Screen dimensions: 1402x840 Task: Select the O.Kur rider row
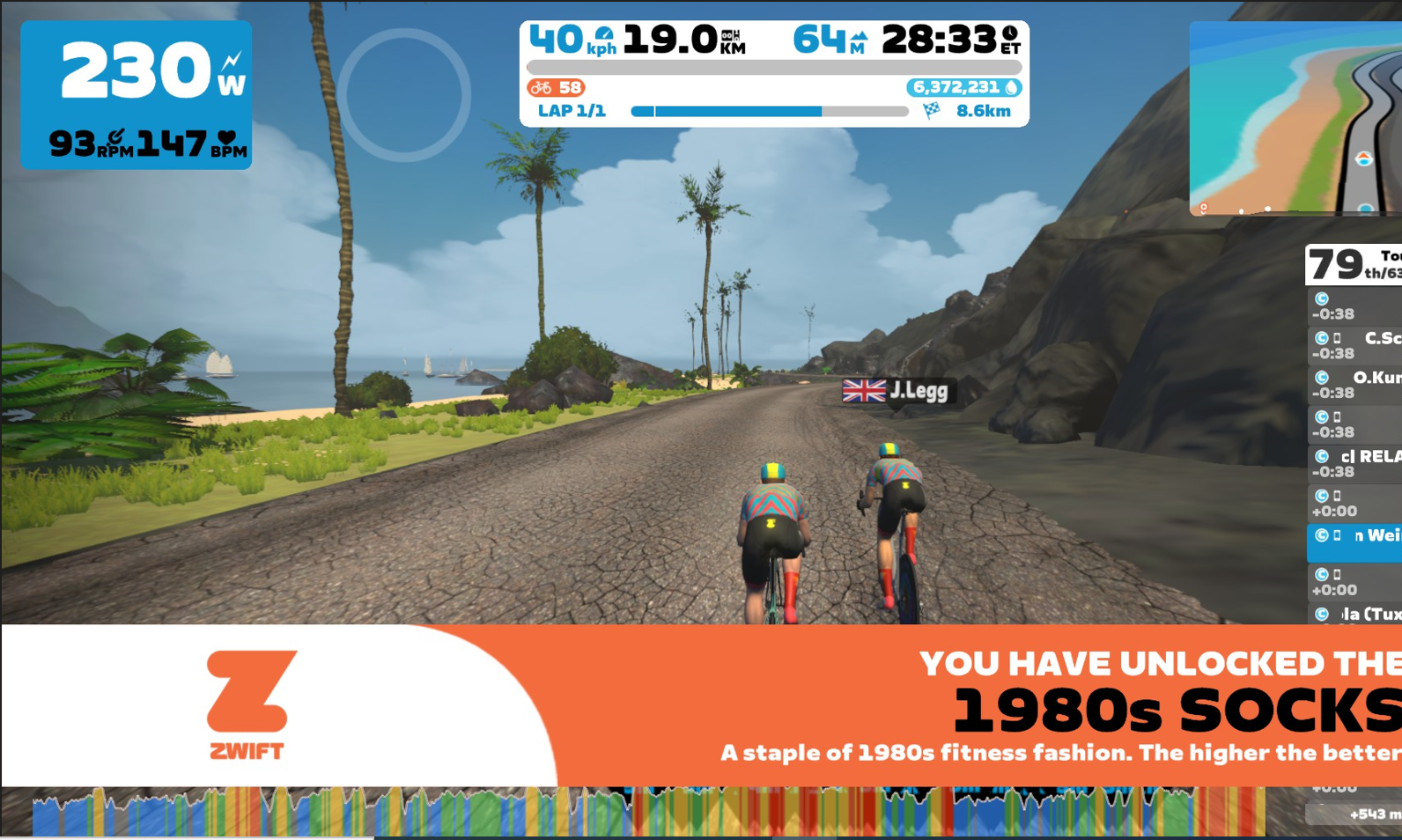pos(1354,385)
